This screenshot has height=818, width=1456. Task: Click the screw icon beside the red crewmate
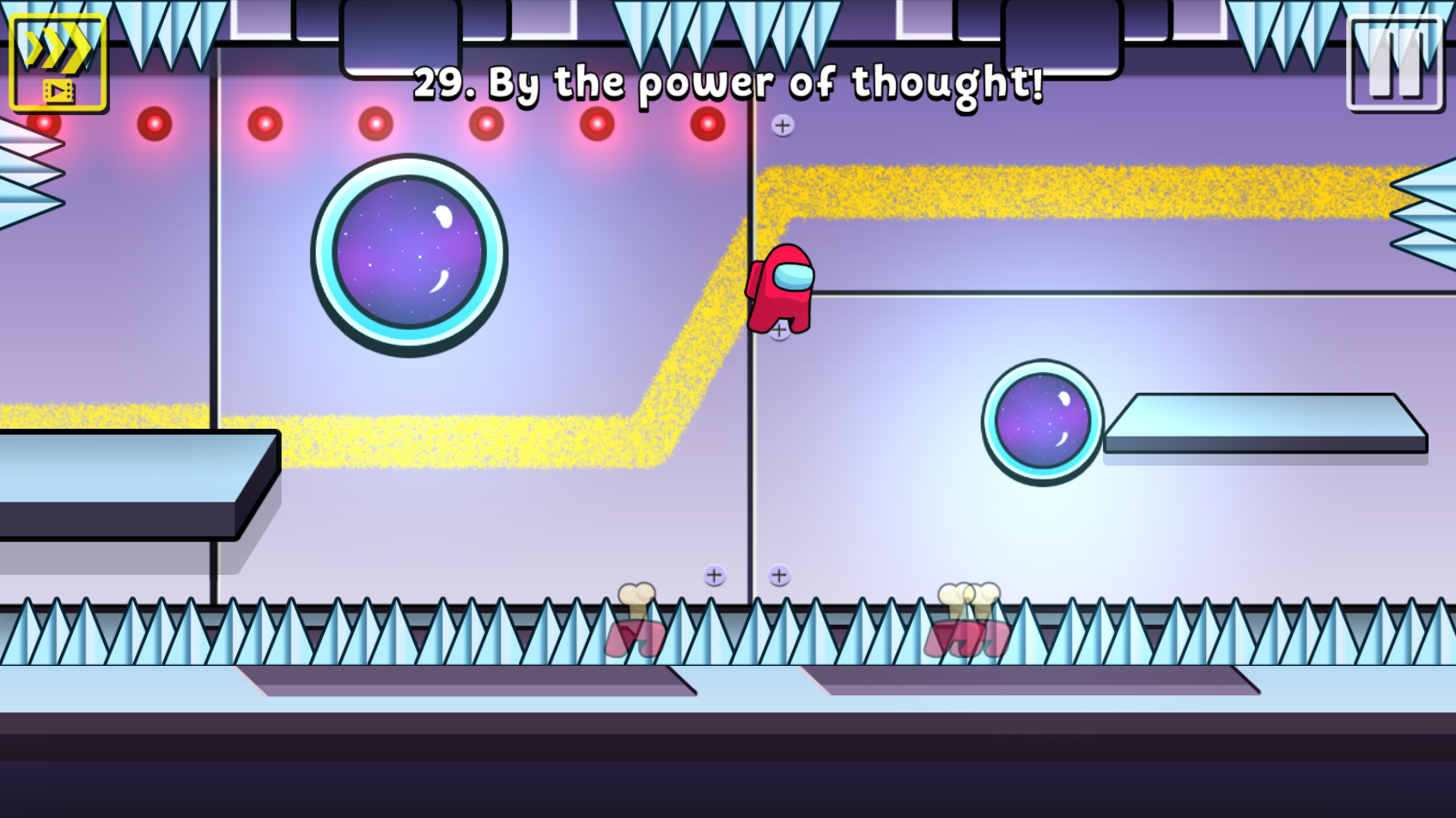[x=777, y=329]
